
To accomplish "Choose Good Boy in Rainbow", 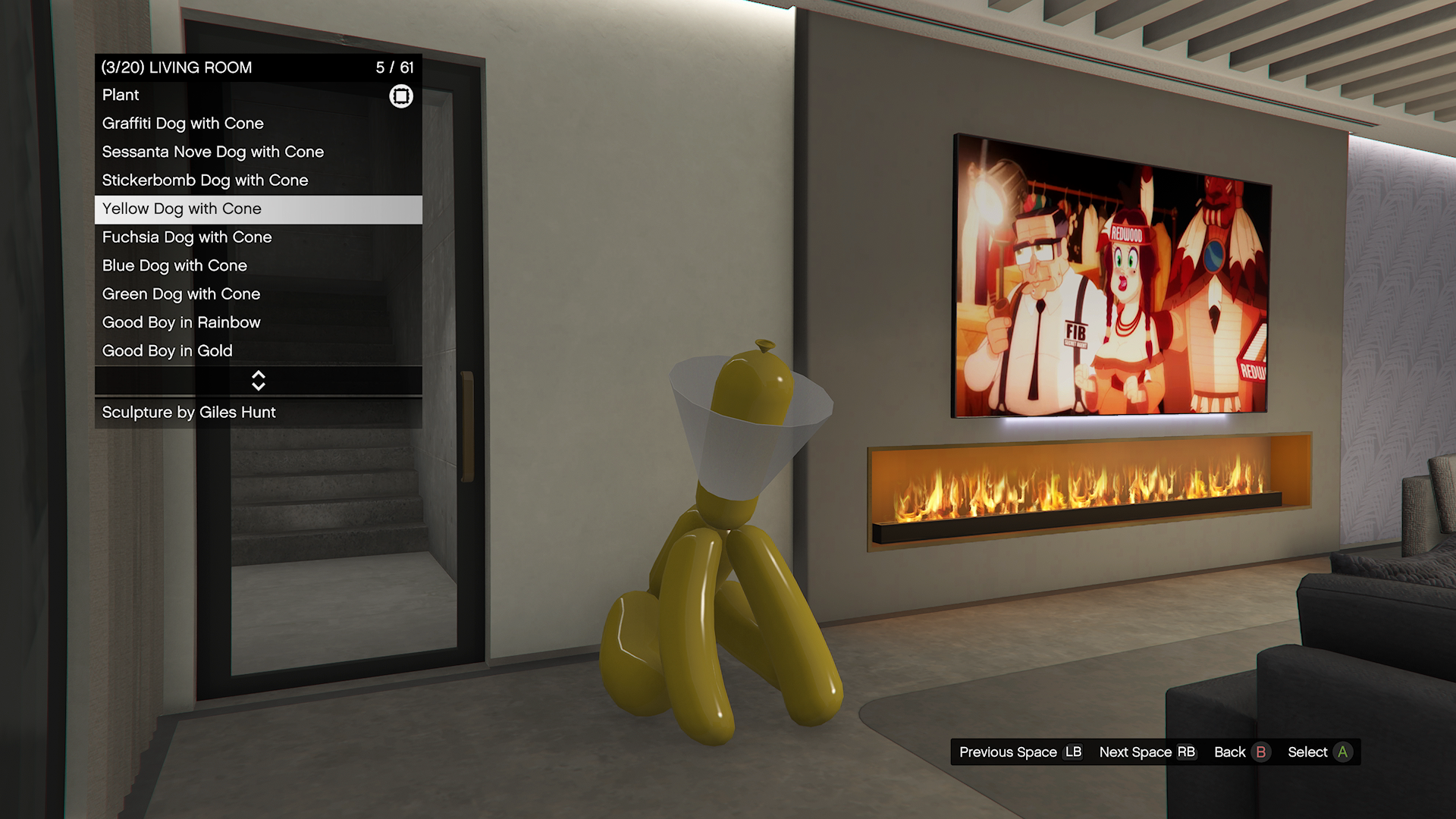I will [258, 323].
